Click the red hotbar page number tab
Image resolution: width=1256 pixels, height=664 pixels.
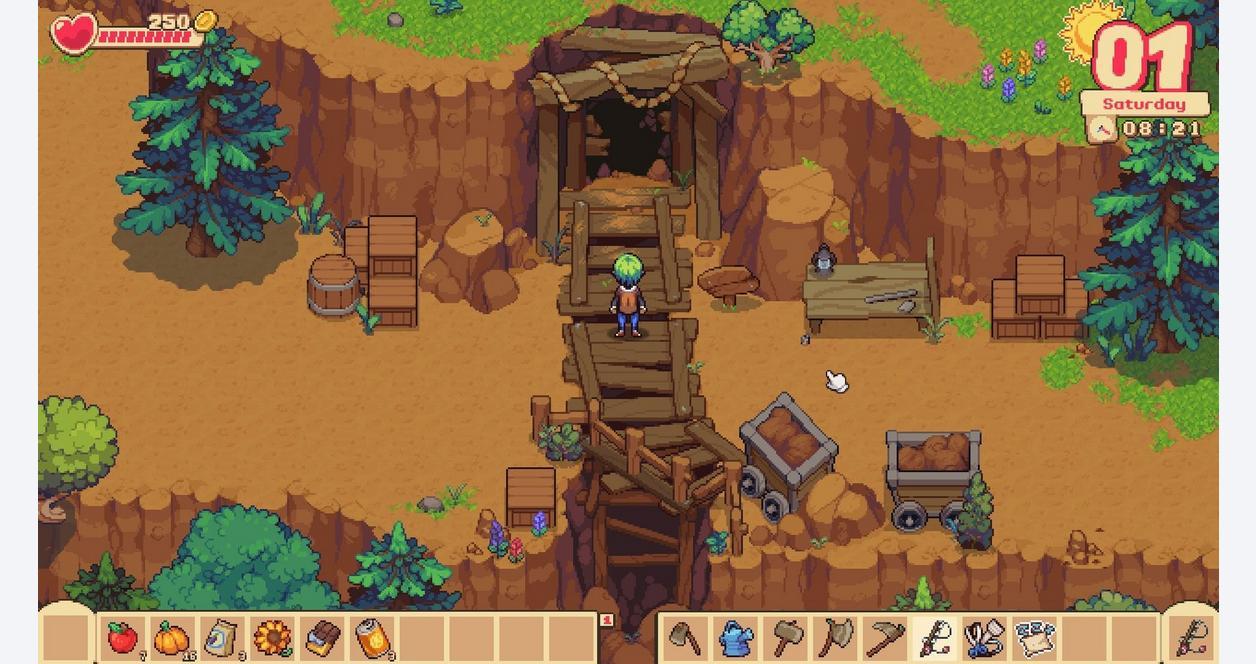[606, 621]
